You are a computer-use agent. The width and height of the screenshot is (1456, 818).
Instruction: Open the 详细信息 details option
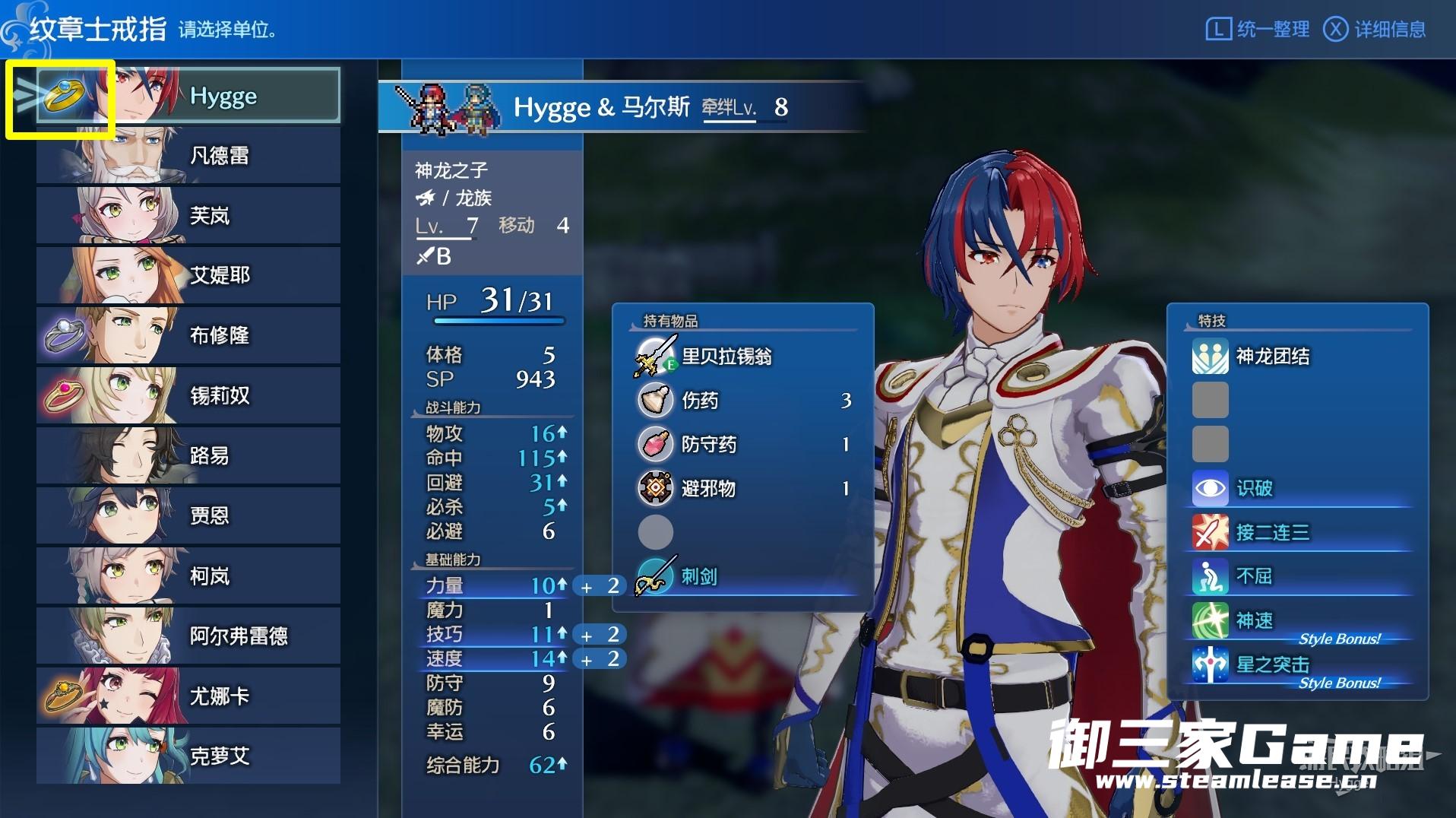(1375, 30)
